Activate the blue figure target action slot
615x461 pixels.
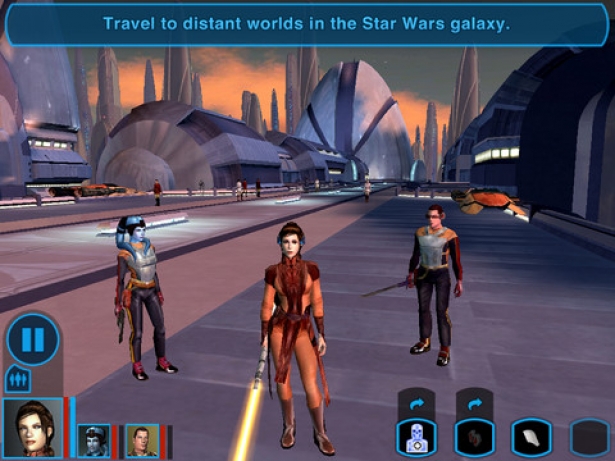416,437
